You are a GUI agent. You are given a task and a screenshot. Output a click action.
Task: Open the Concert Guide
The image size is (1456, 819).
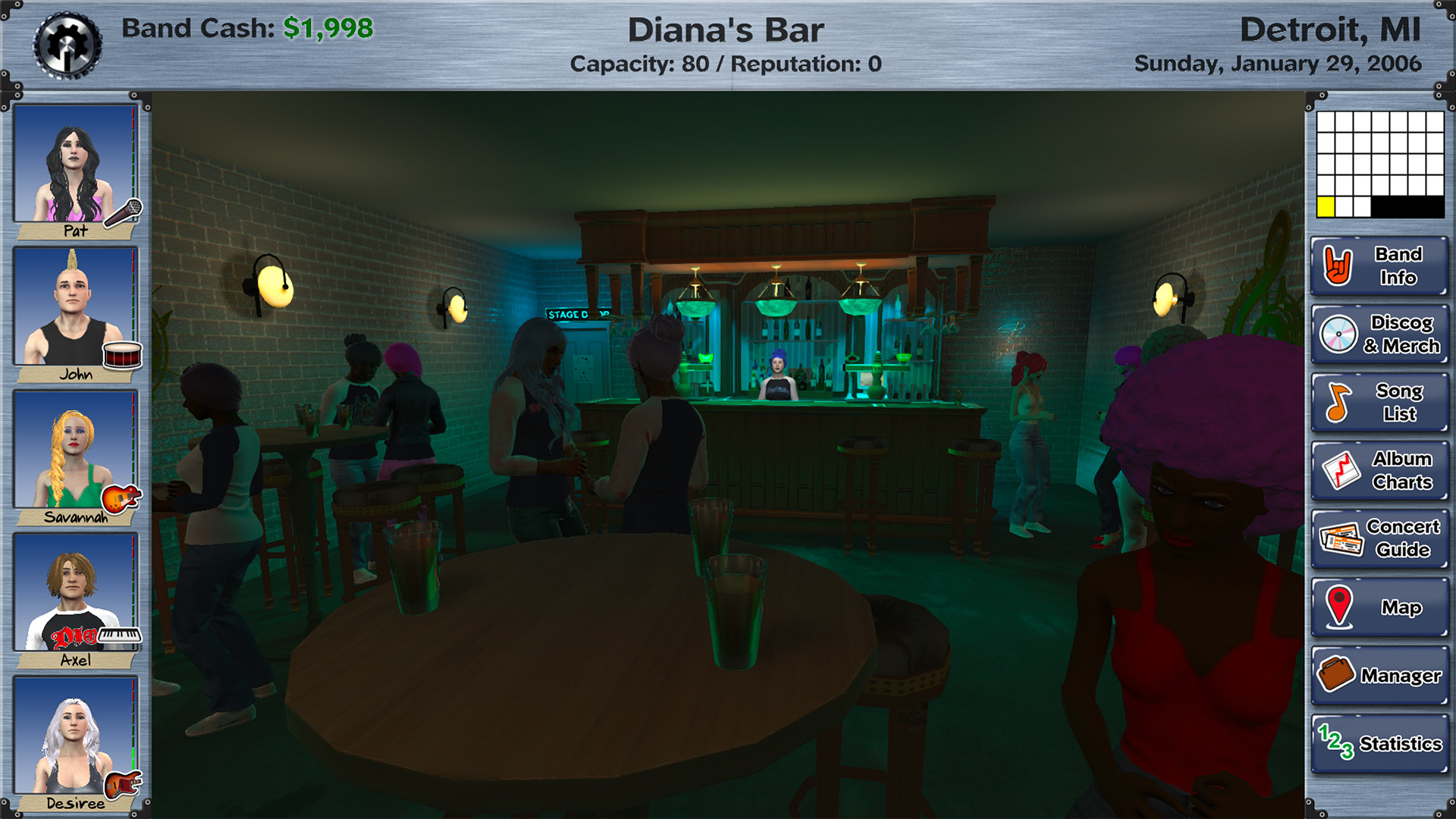coord(1379,538)
